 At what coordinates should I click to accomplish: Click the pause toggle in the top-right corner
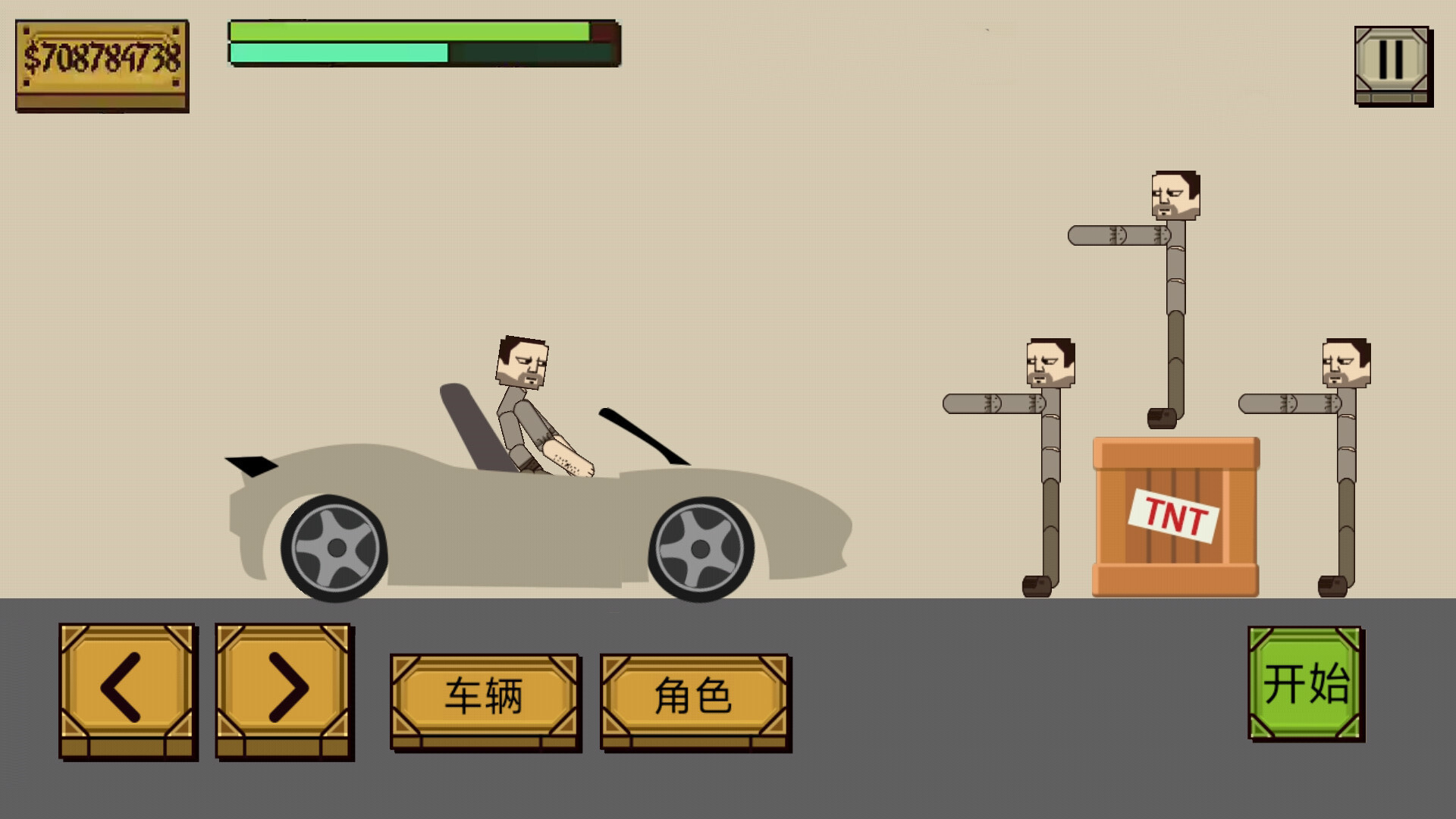(x=1392, y=61)
